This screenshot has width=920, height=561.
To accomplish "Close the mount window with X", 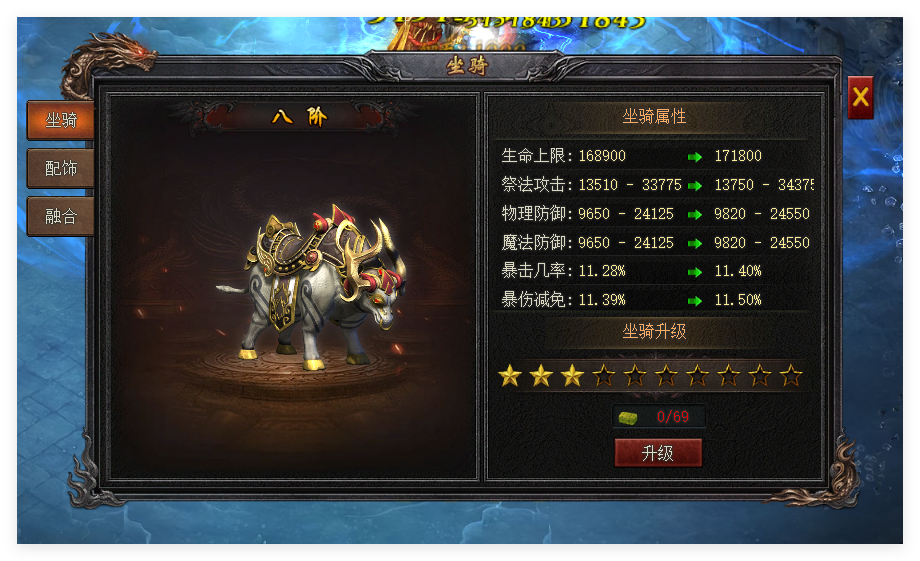I will tap(860, 97).
